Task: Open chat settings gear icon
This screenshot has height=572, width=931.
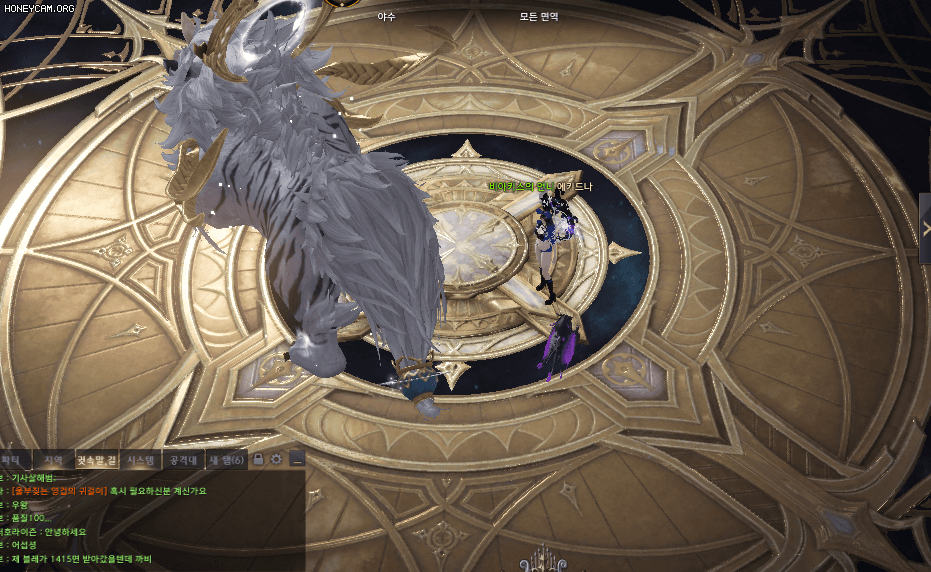Action: [x=277, y=459]
